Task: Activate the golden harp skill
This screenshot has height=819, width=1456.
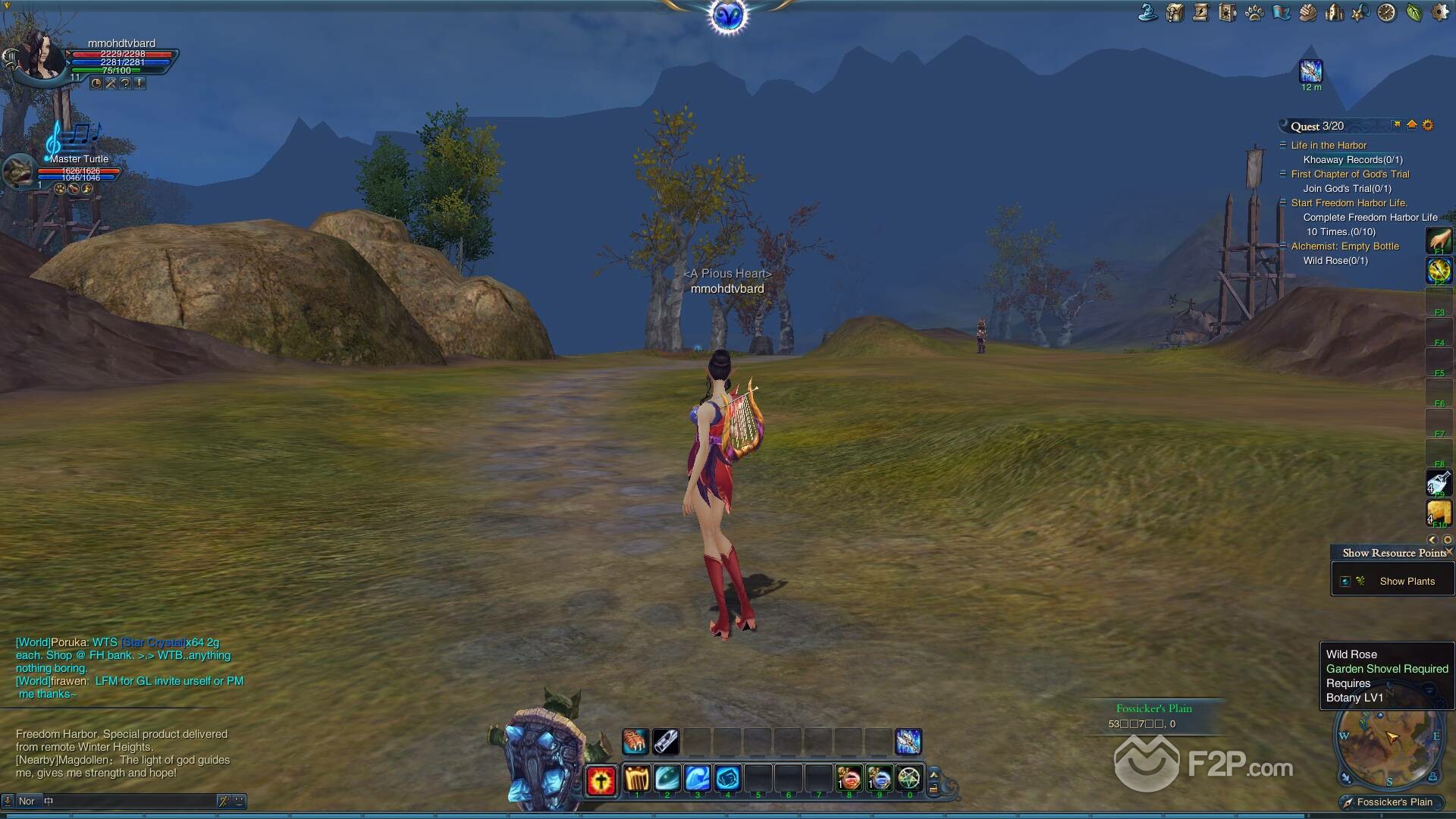Action: tap(636, 778)
